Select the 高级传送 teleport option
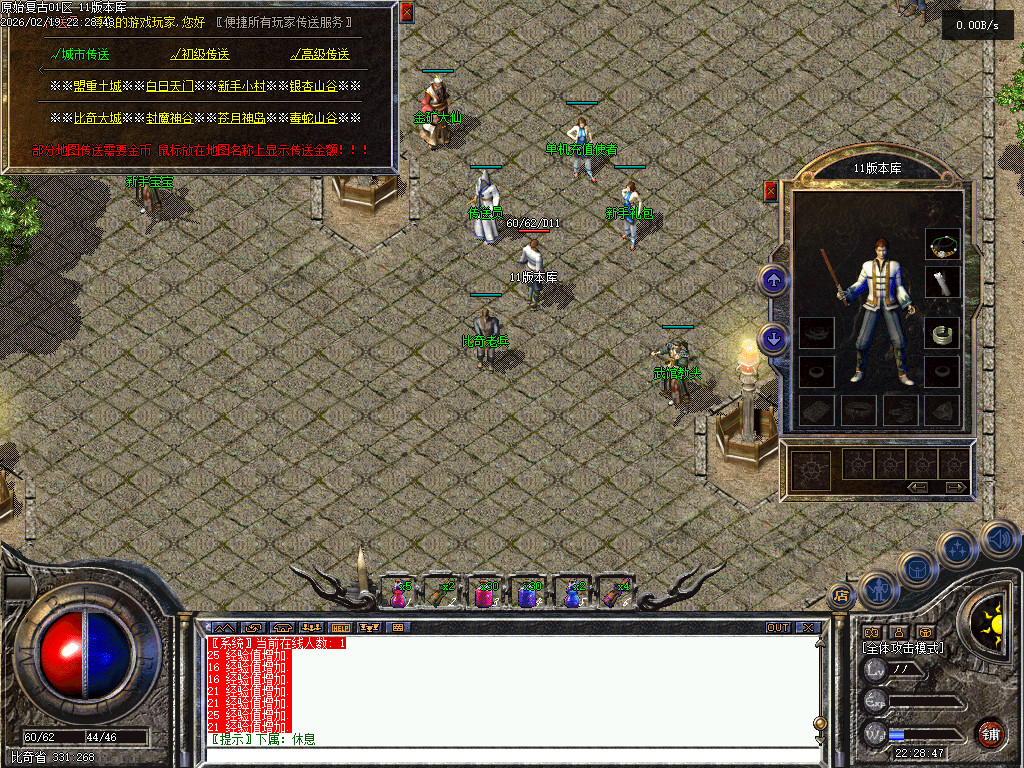 click(x=320, y=54)
